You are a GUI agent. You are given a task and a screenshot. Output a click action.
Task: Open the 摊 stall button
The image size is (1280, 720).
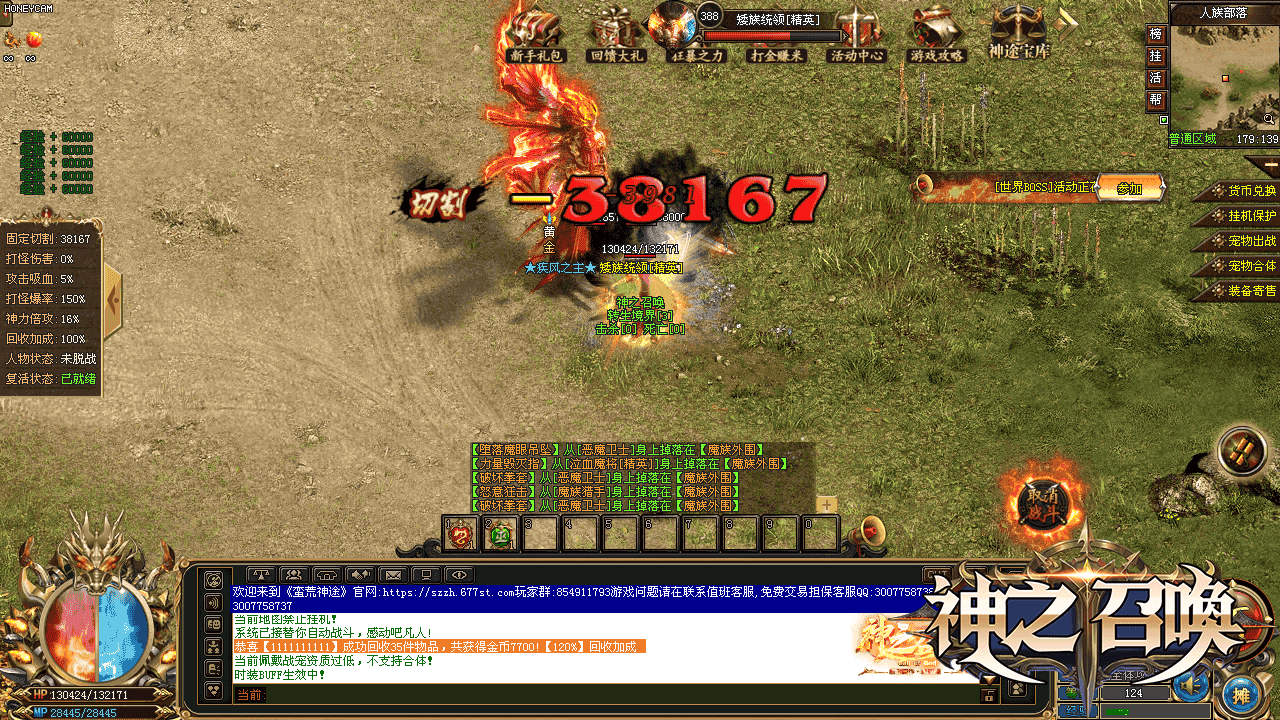pyautogui.click(x=1241, y=695)
